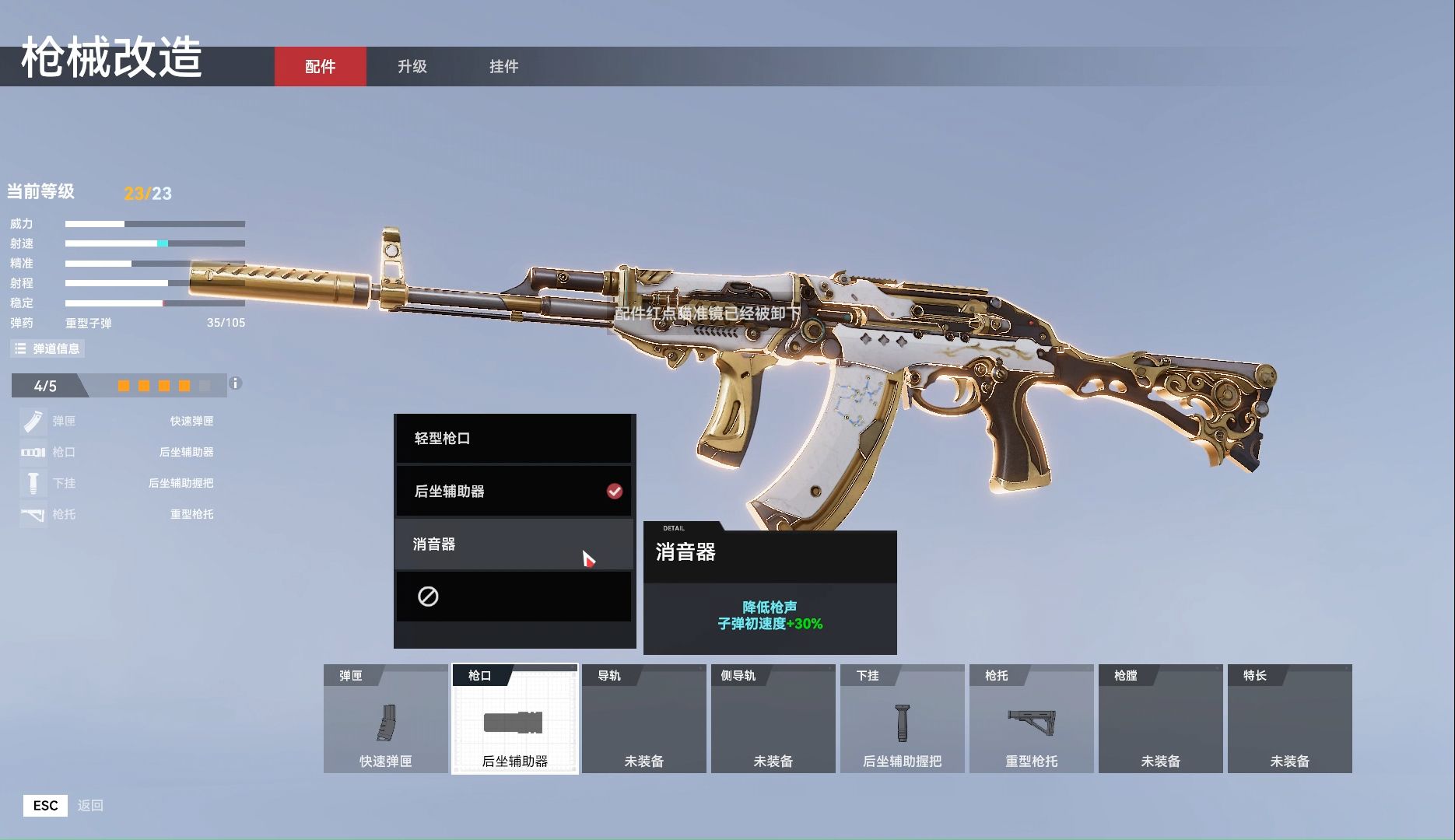This screenshot has height=840, width=1455.
Task: Switch to the 配件 tab
Action: point(320,67)
